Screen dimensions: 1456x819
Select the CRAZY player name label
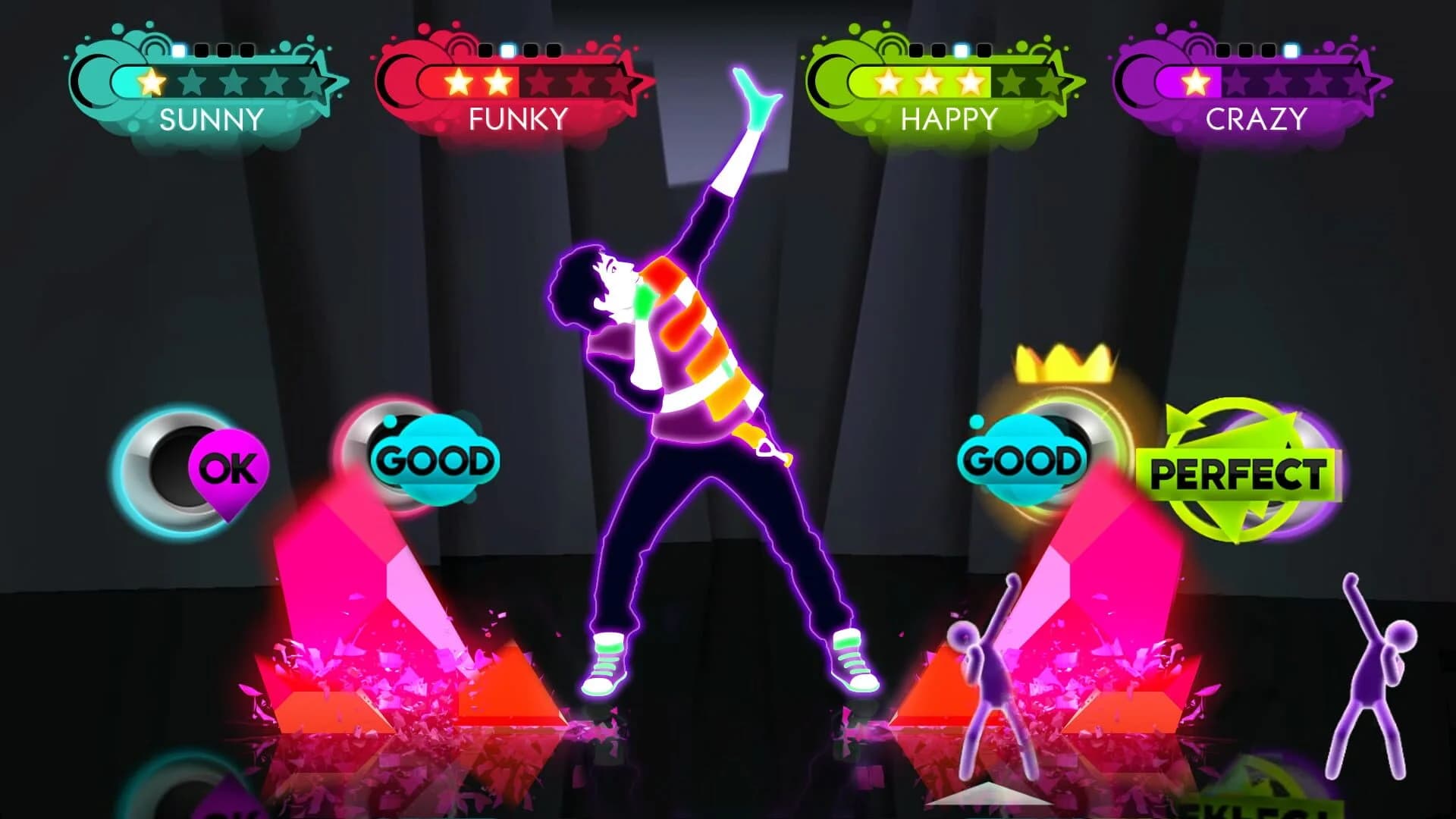(1255, 119)
